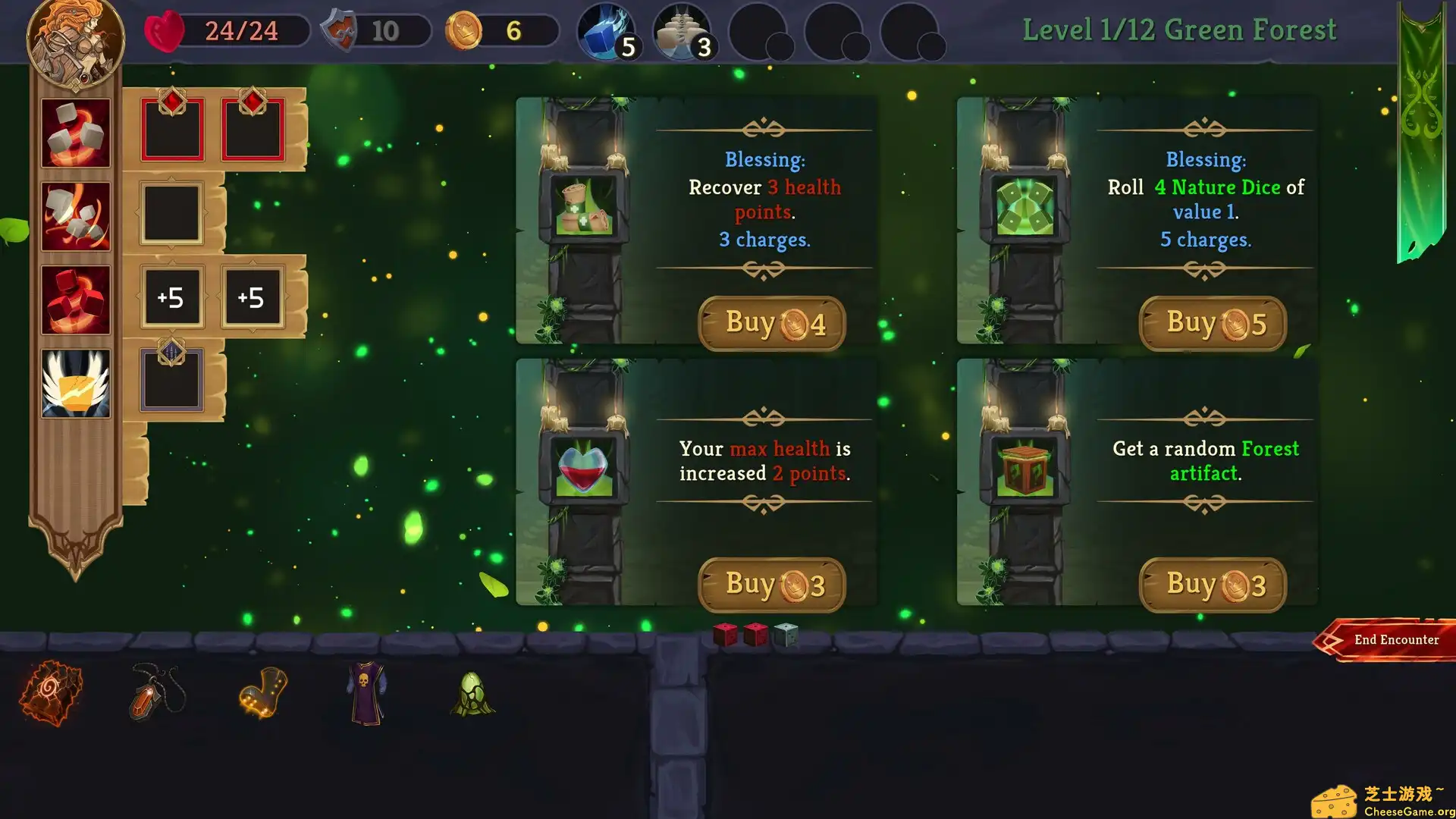Select the bandage health blessing icon
The image size is (1456, 819).
point(584,206)
